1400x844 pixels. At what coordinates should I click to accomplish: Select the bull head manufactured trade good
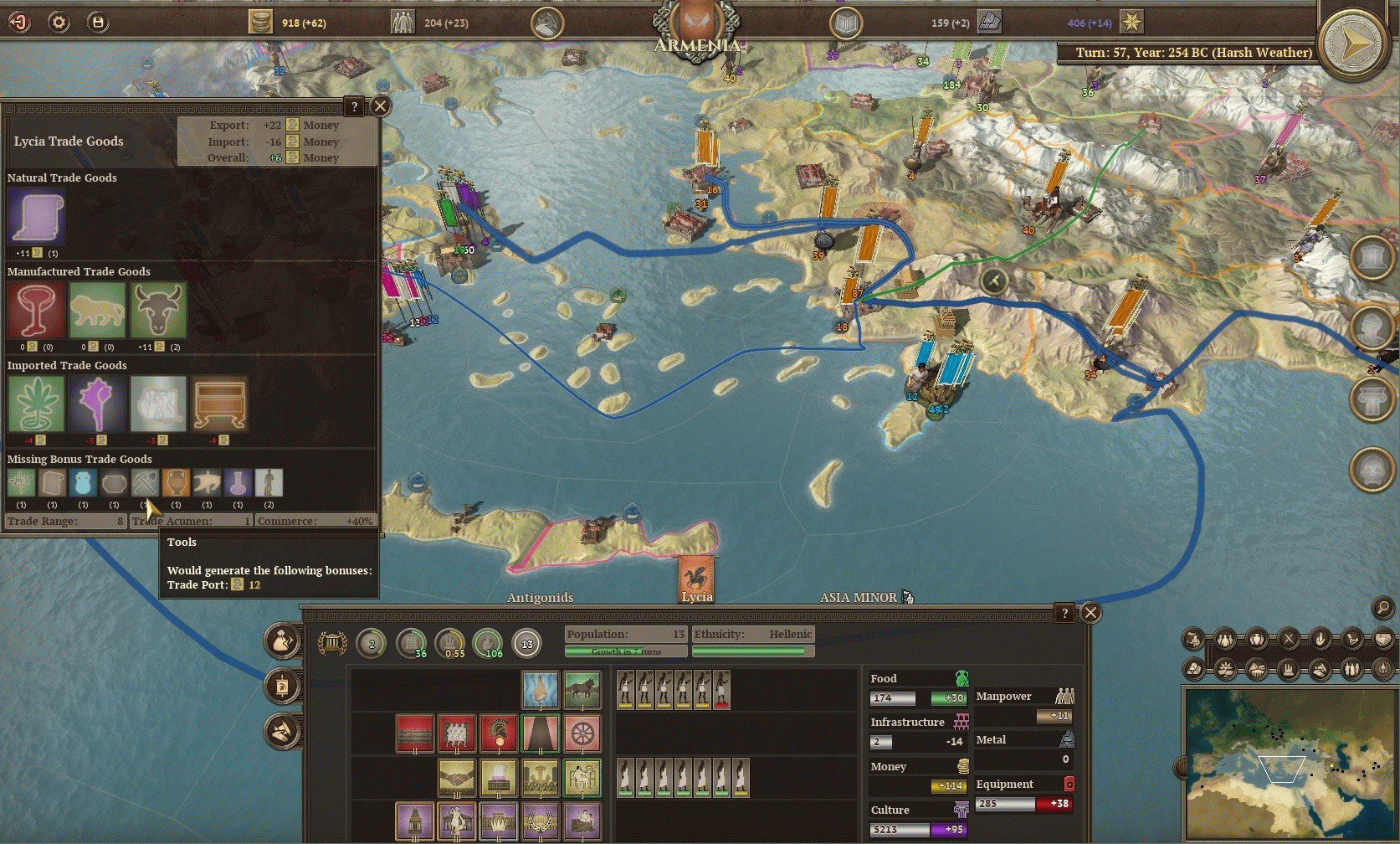[158, 311]
